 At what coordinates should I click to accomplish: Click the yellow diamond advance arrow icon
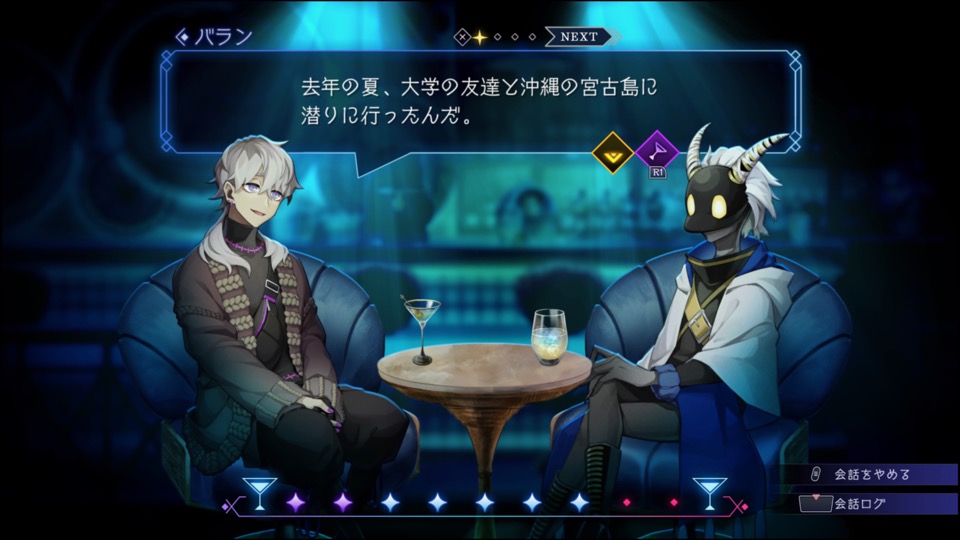coord(611,152)
